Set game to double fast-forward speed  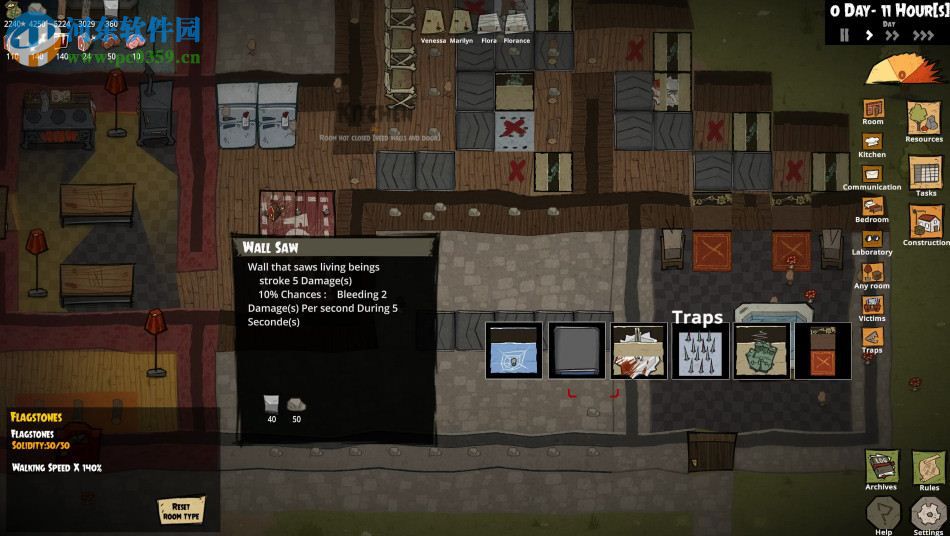click(893, 35)
